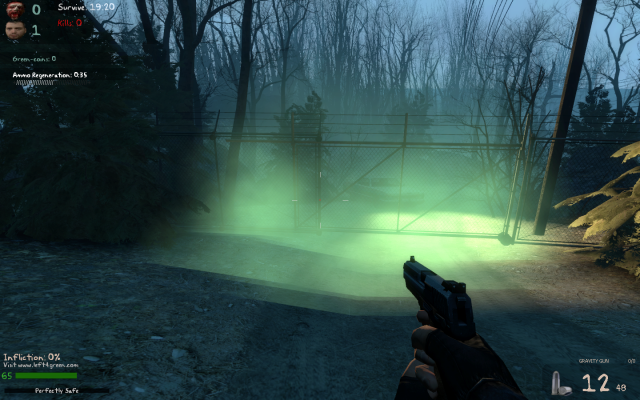Select the Gravity Gun weapon label

coord(594,361)
